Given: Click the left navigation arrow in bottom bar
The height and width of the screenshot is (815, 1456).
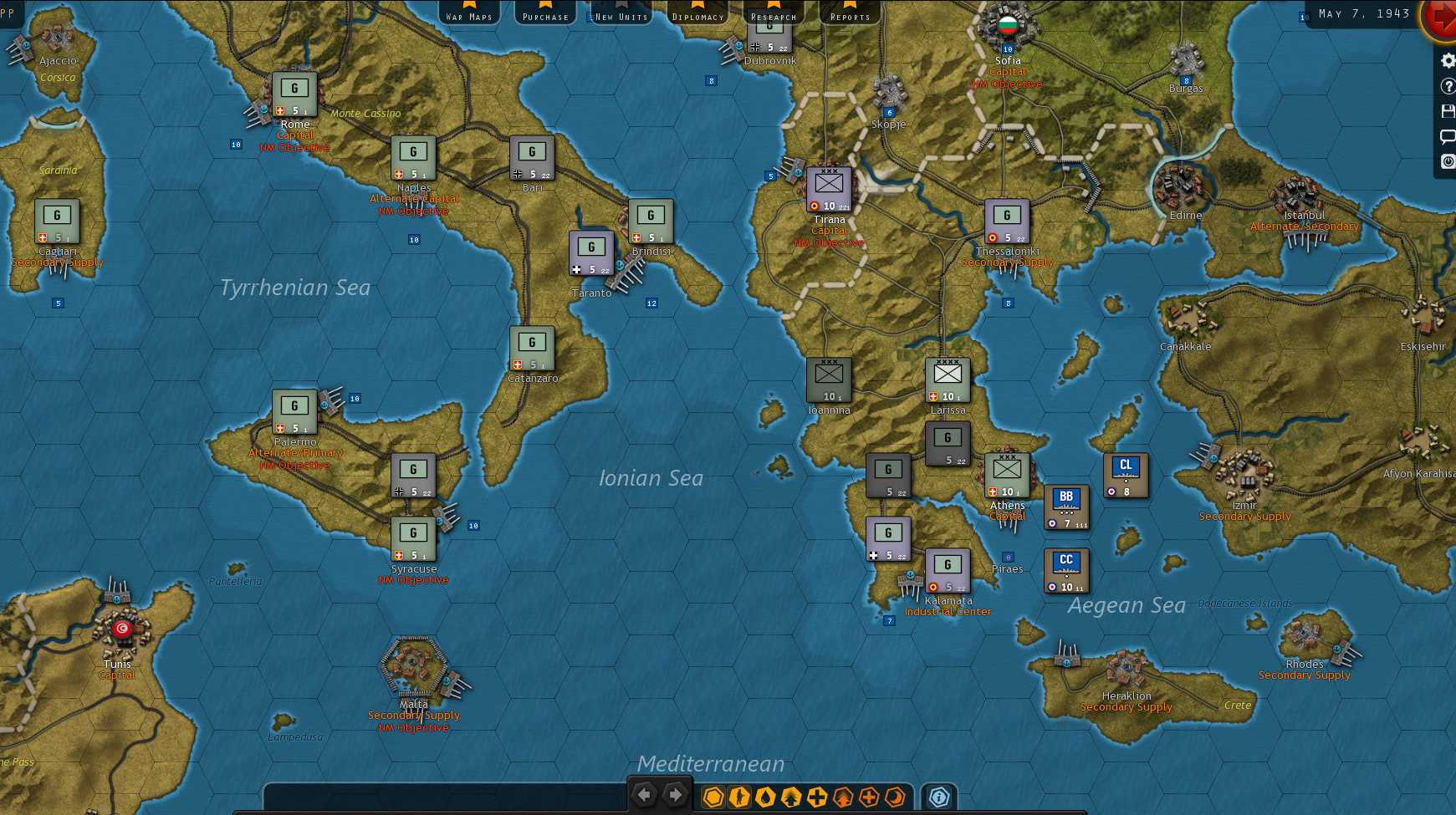Looking at the screenshot, I should 644,794.
